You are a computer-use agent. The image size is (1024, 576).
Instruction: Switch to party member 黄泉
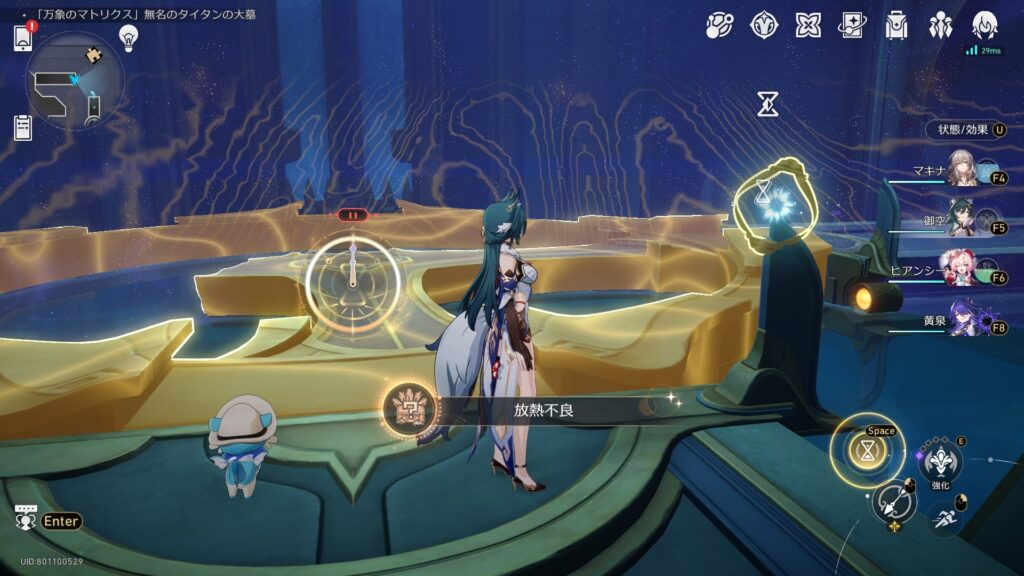coord(963,321)
